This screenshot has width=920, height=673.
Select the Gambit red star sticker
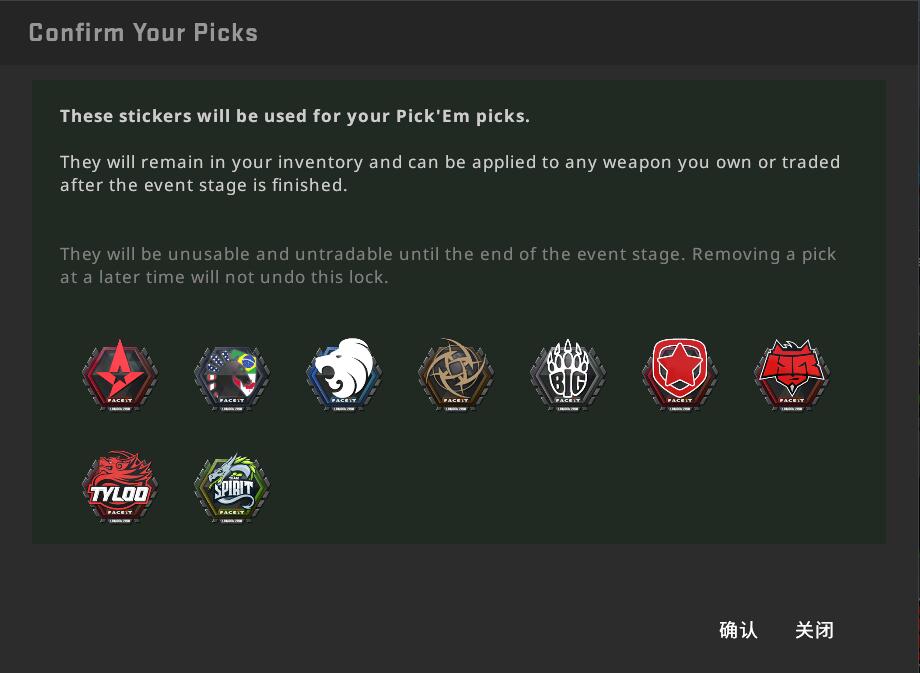click(x=680, y=375)
